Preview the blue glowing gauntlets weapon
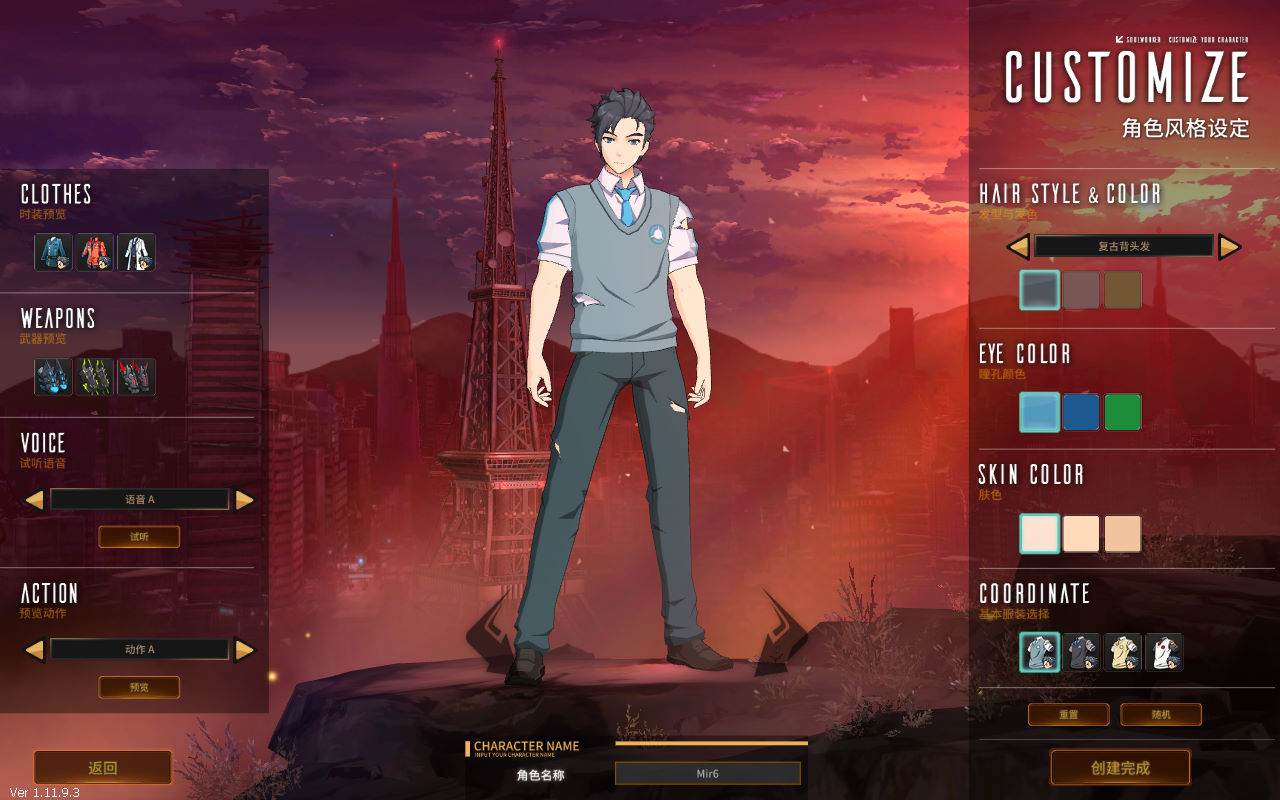 tap(53, 377)
